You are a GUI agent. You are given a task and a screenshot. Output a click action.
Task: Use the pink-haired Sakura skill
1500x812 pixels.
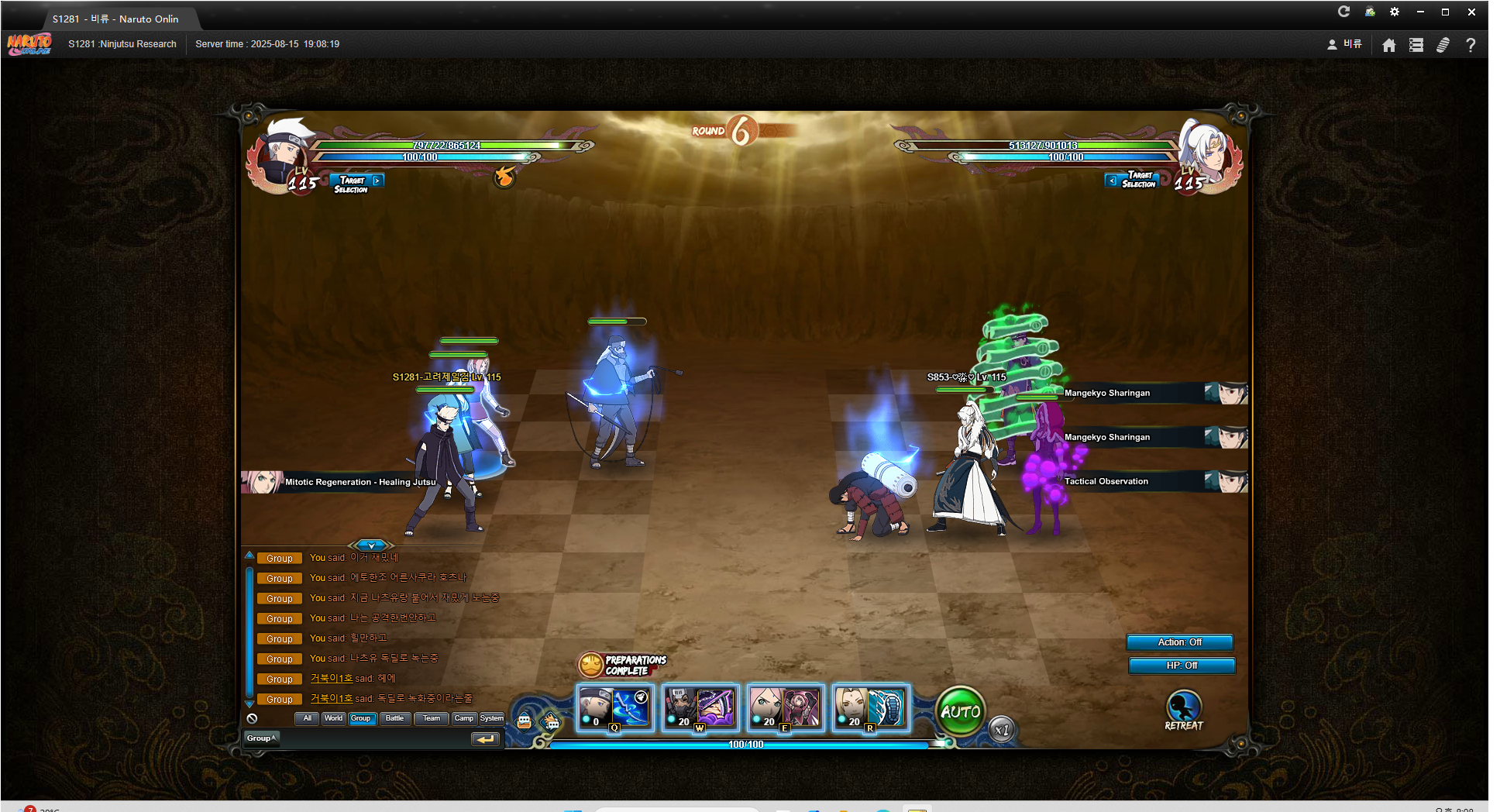click(786, 708)
